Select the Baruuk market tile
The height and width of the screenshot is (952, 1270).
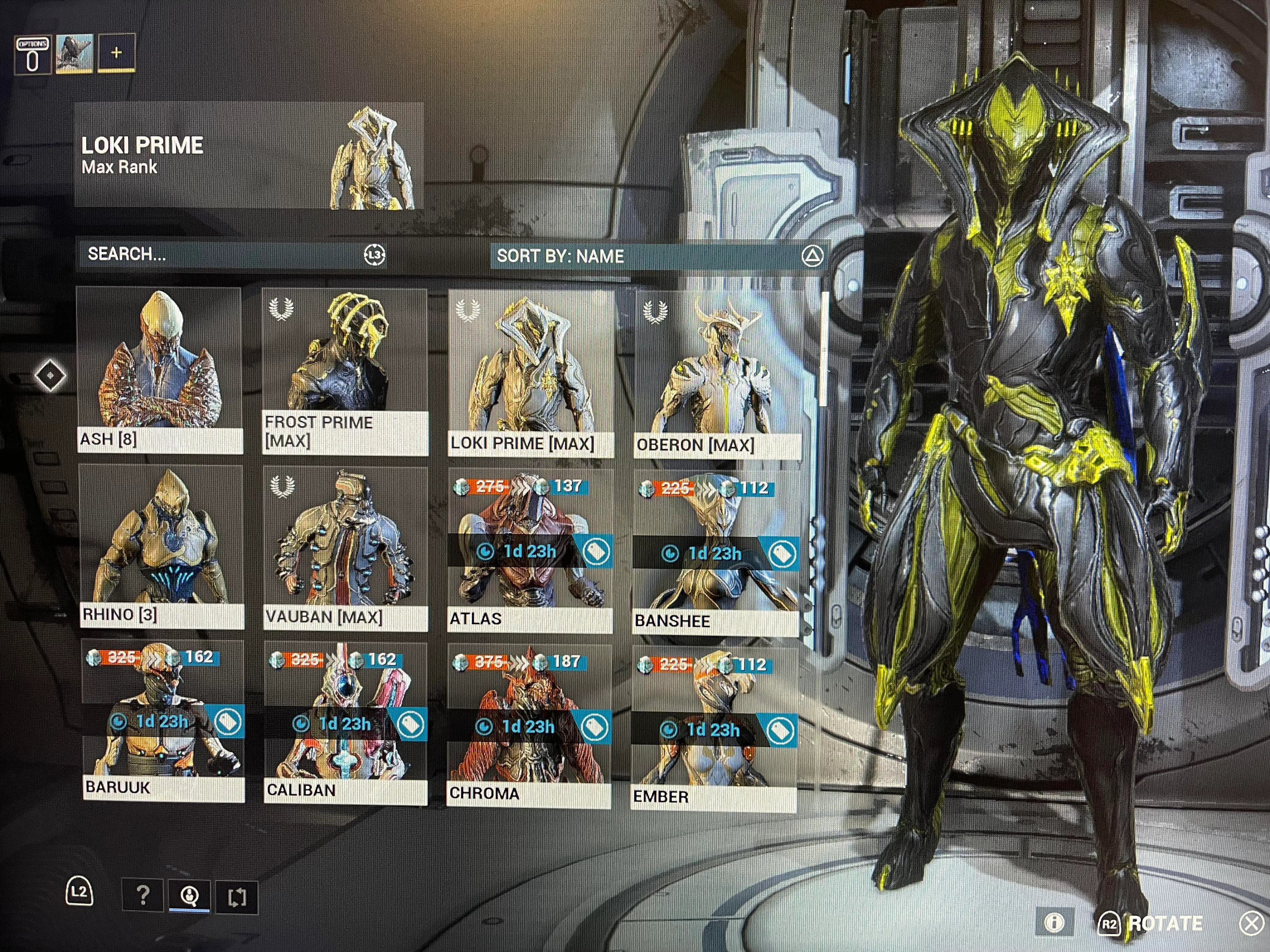pyautogui.click(x=163, y=721)
